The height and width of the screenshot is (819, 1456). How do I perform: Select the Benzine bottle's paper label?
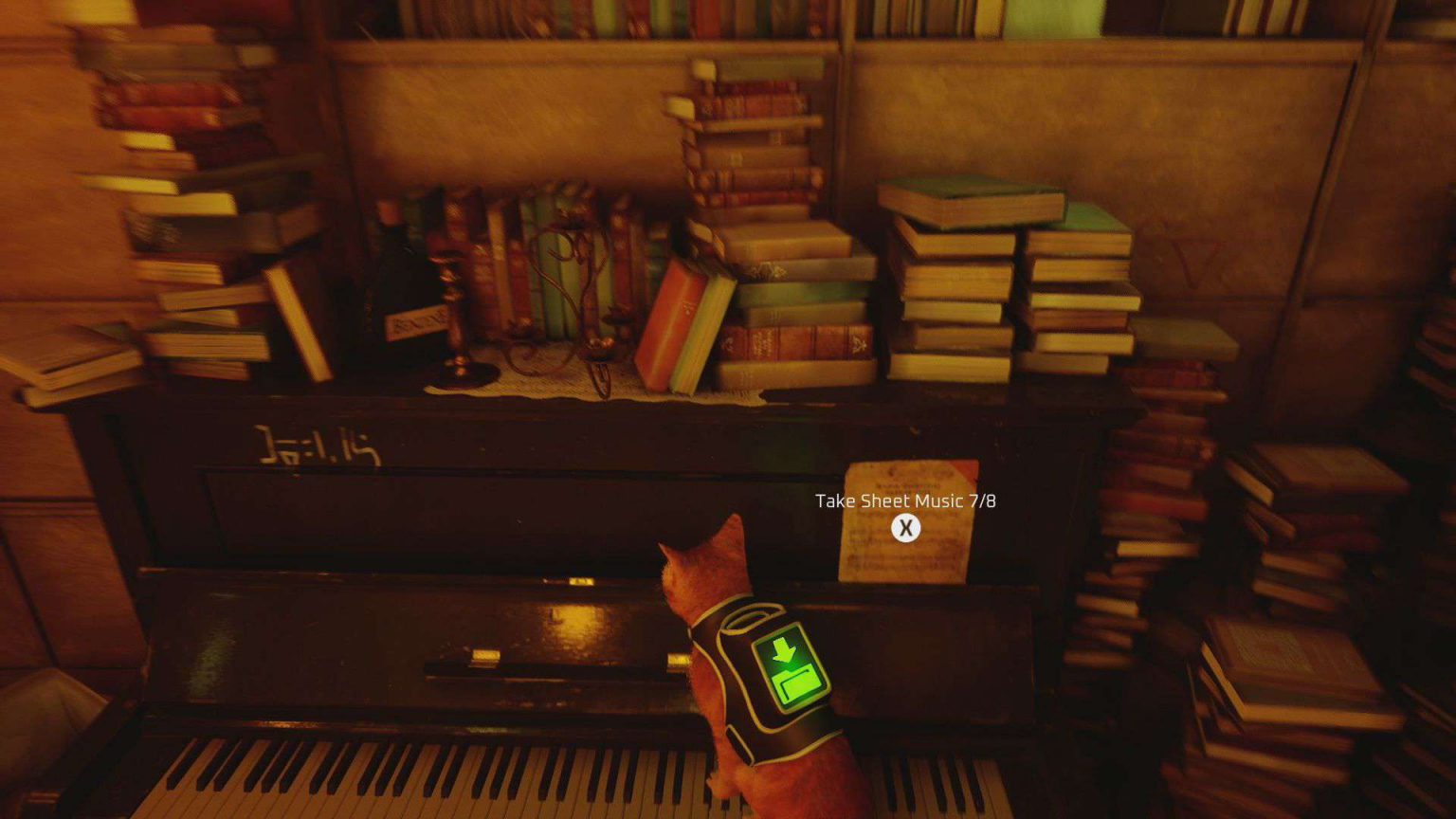click(x=412, y=324)
